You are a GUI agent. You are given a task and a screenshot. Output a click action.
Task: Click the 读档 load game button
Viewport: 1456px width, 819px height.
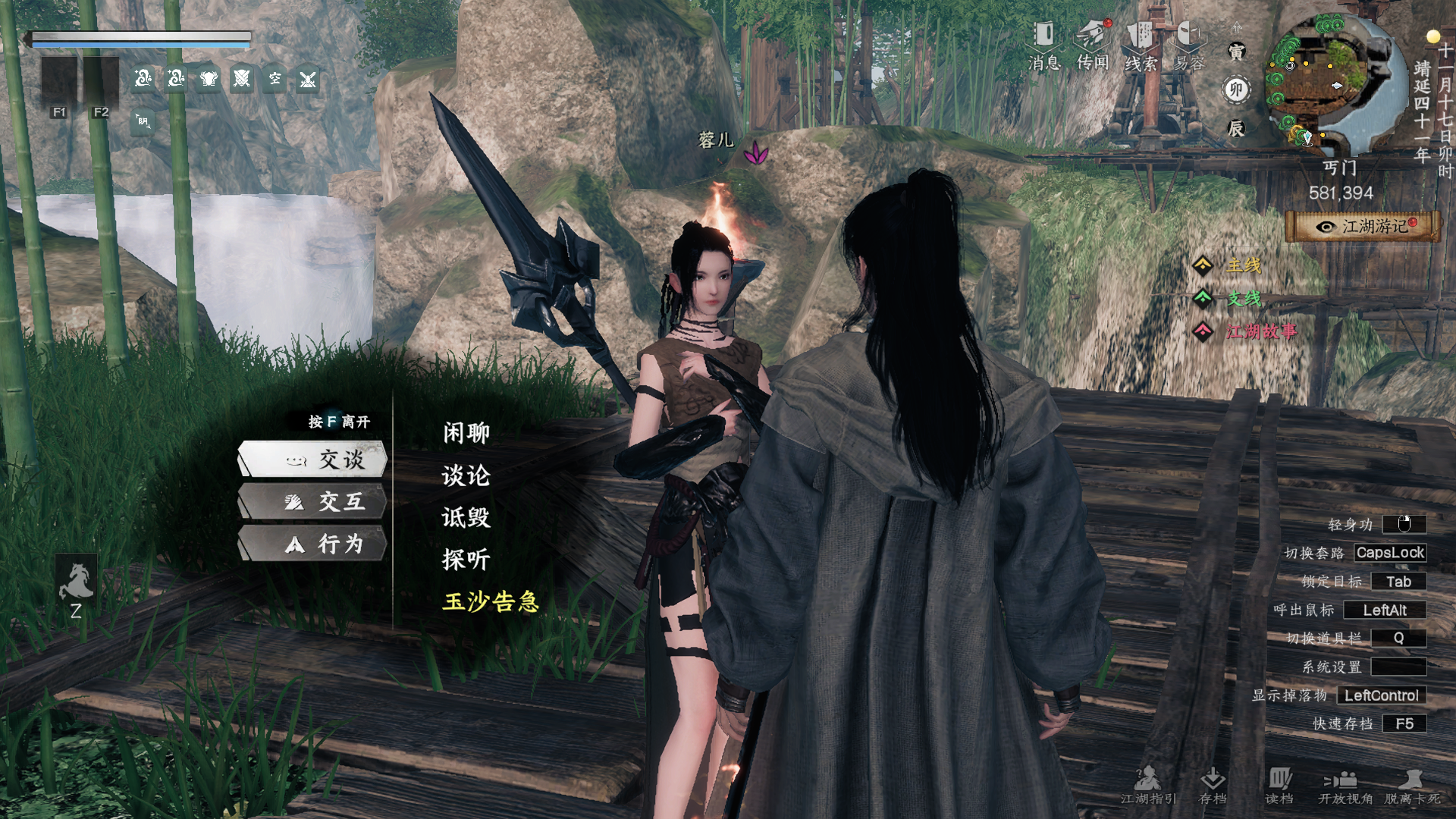coord(1279,785)
